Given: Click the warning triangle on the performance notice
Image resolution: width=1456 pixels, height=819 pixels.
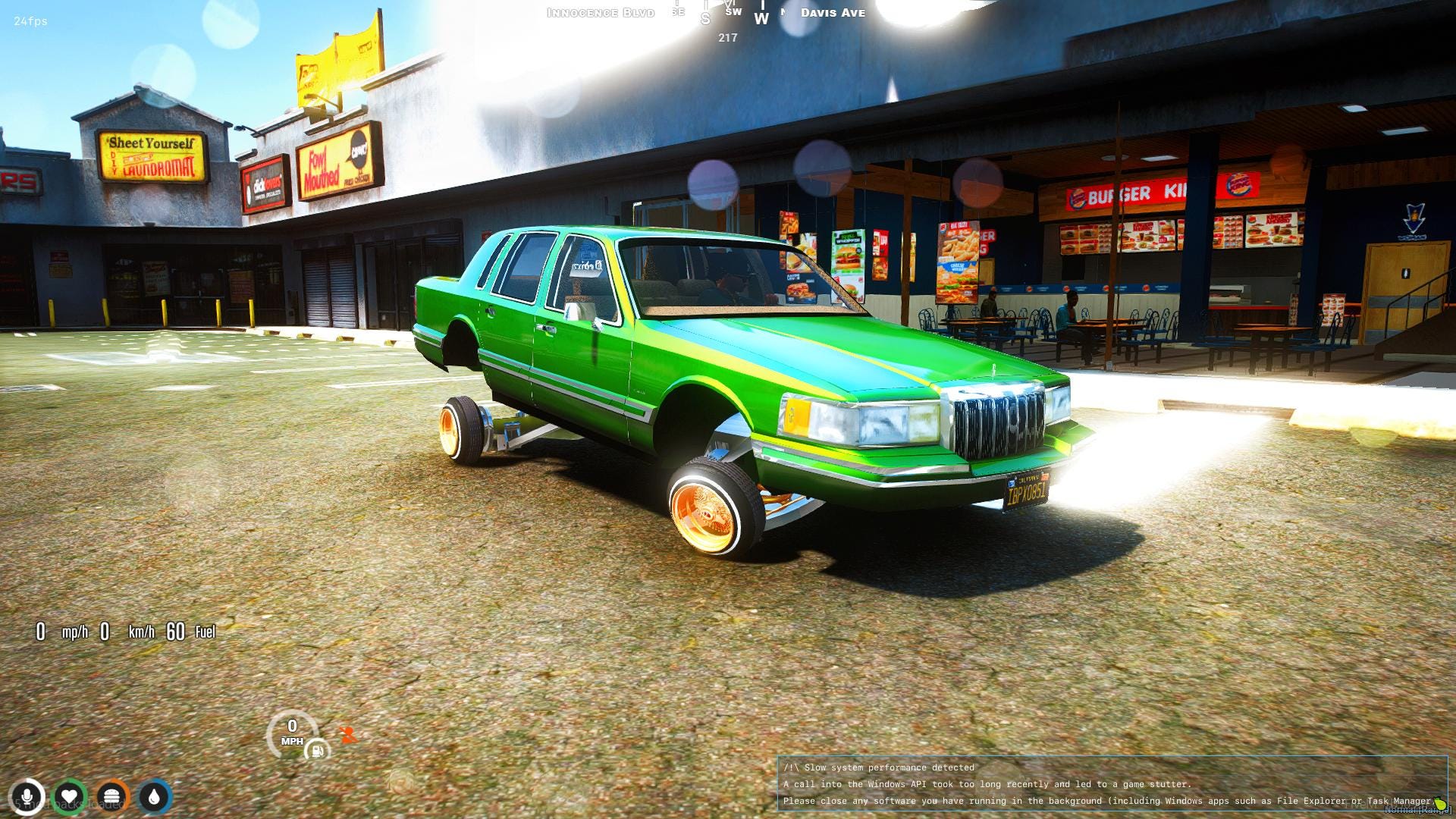Looking at the screenshot, I should coord(791,767).
